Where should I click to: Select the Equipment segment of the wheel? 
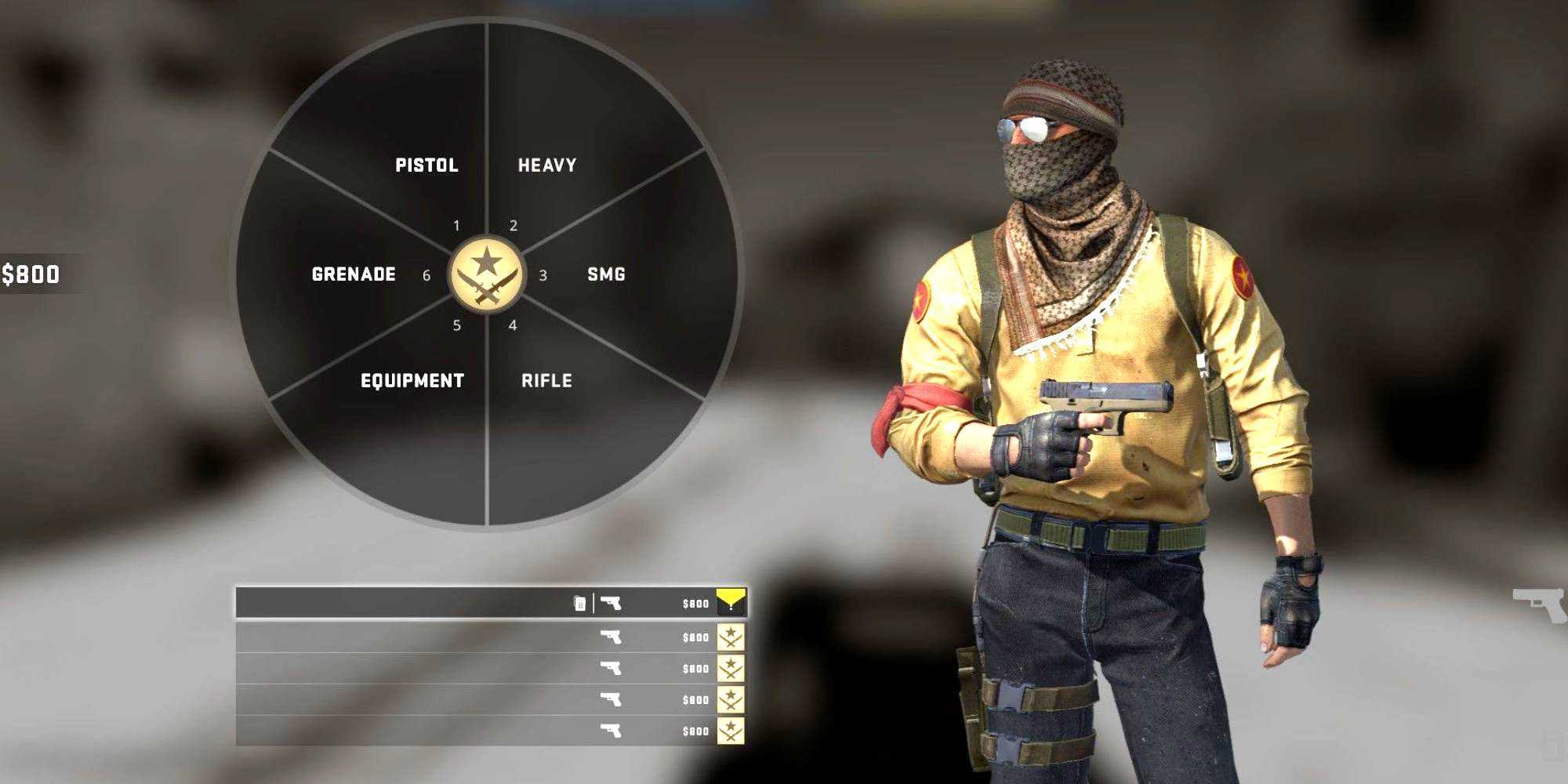coord(412,381)
